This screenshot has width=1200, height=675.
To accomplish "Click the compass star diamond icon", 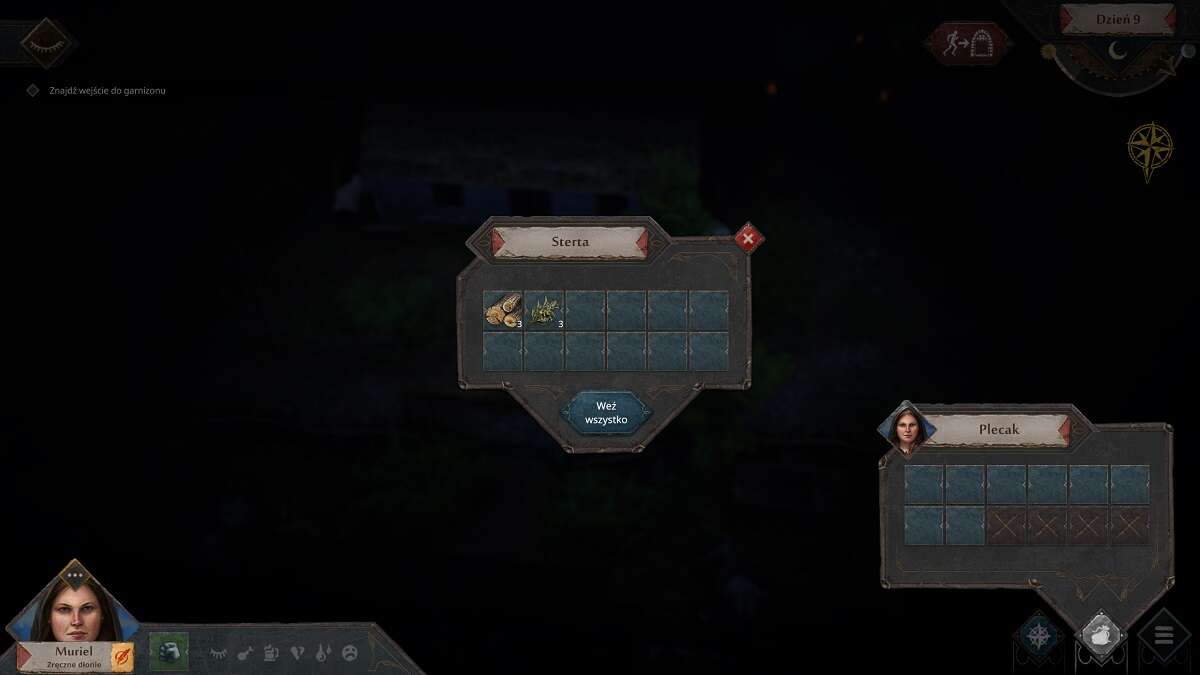I will coord(1039,636).
